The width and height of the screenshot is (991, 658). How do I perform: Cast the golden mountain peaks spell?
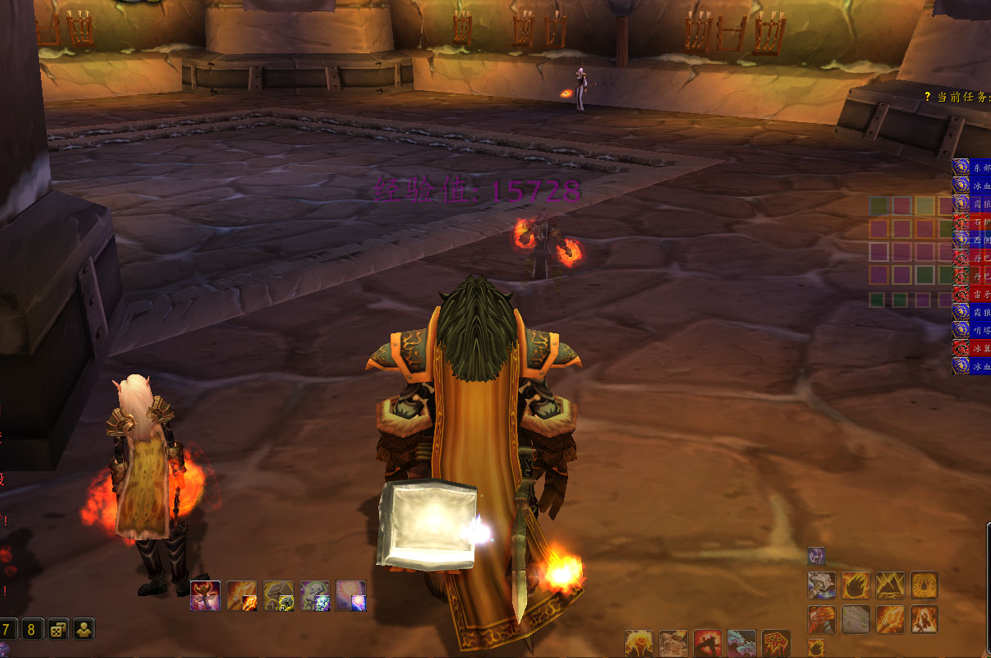pyautogui.click(x=890, y=585)
